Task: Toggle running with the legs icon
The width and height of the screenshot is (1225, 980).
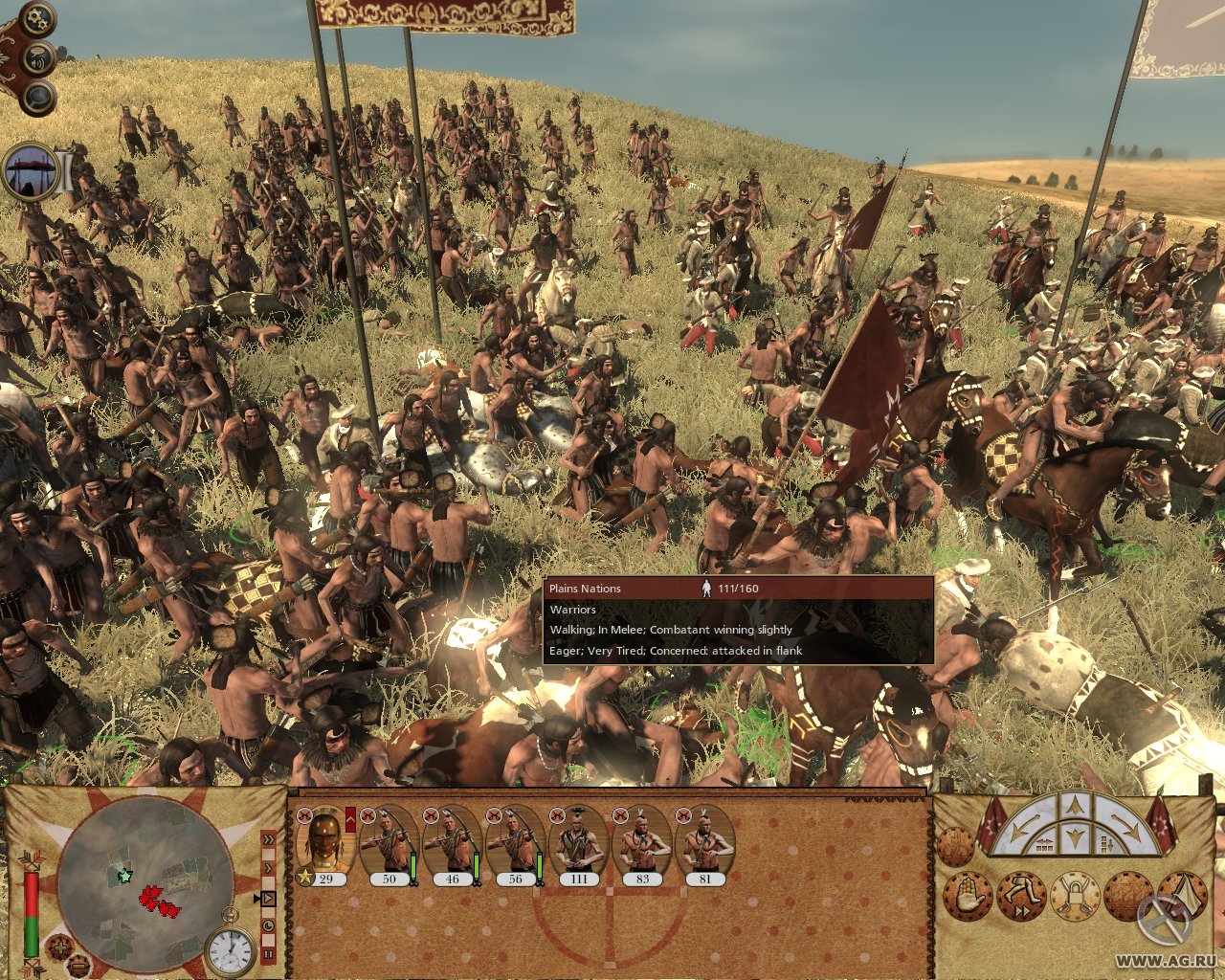Action: 1021,894
